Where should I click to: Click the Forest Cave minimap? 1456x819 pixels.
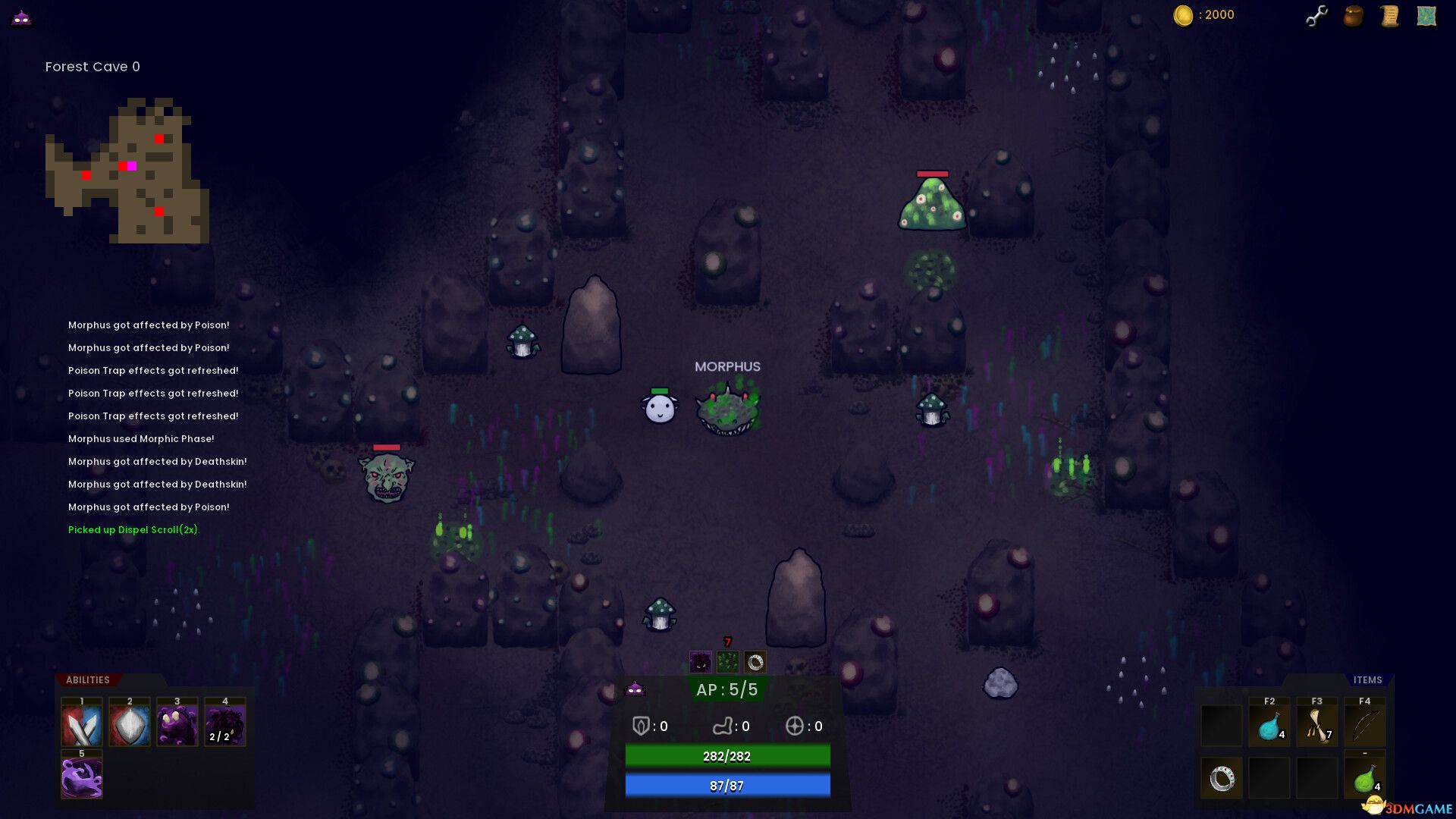tap(127, 171)
